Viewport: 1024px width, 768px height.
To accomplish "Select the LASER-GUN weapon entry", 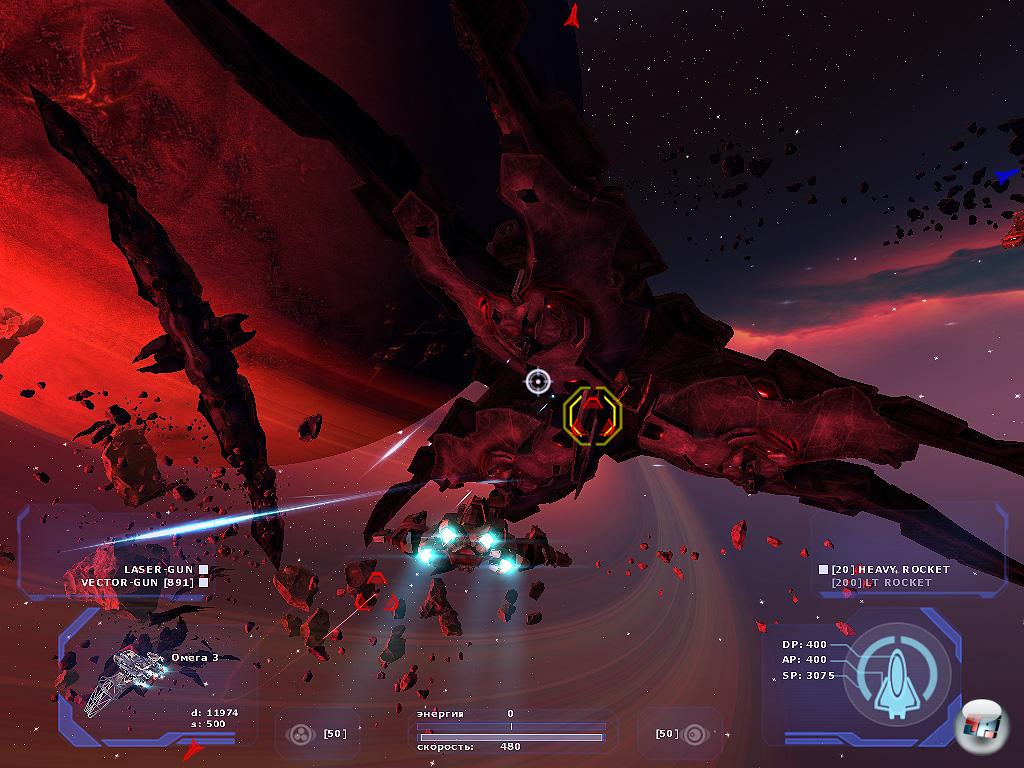I will (x=159, y=569).
